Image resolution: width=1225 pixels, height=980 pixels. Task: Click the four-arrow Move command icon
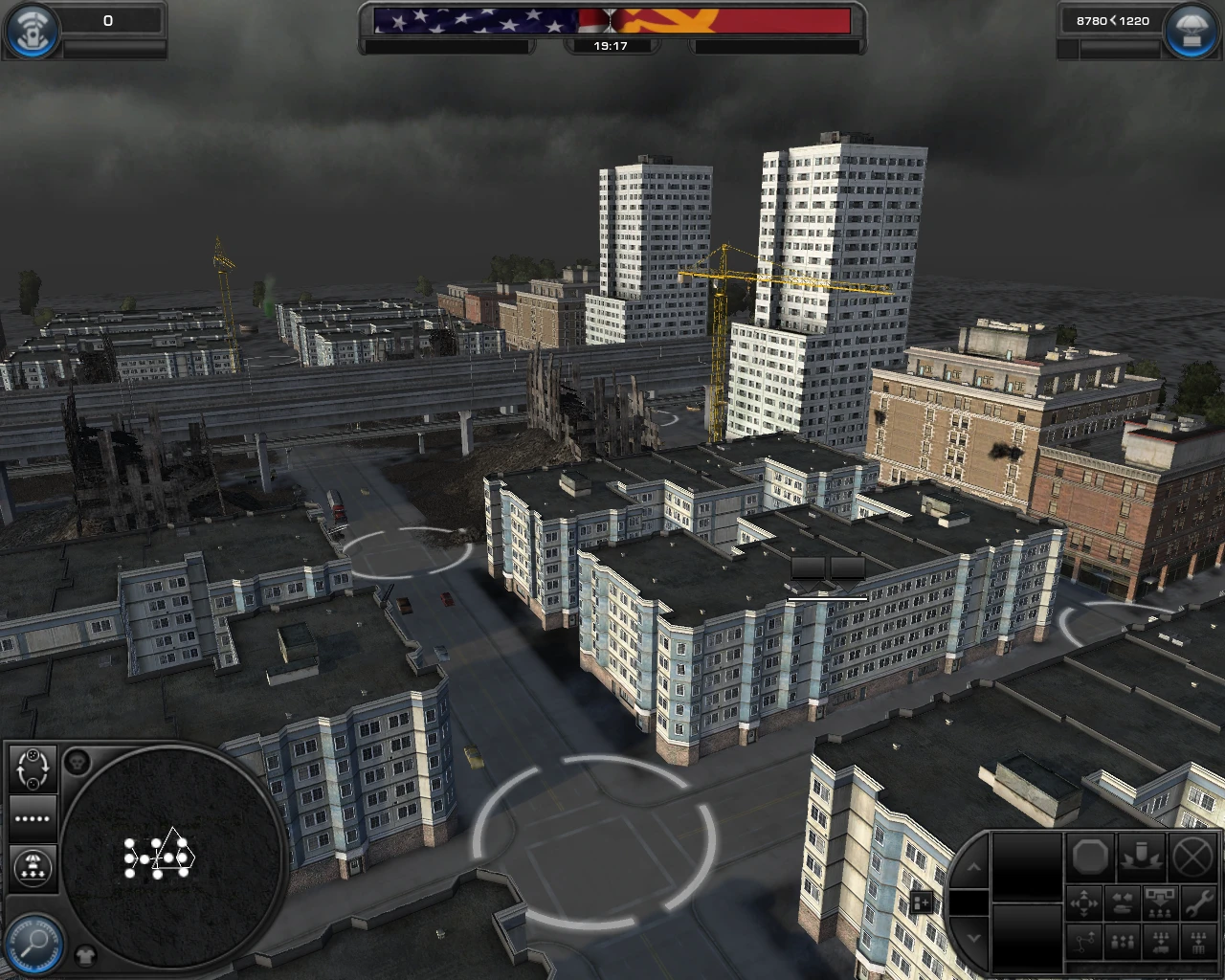[x=1083, y=902]
